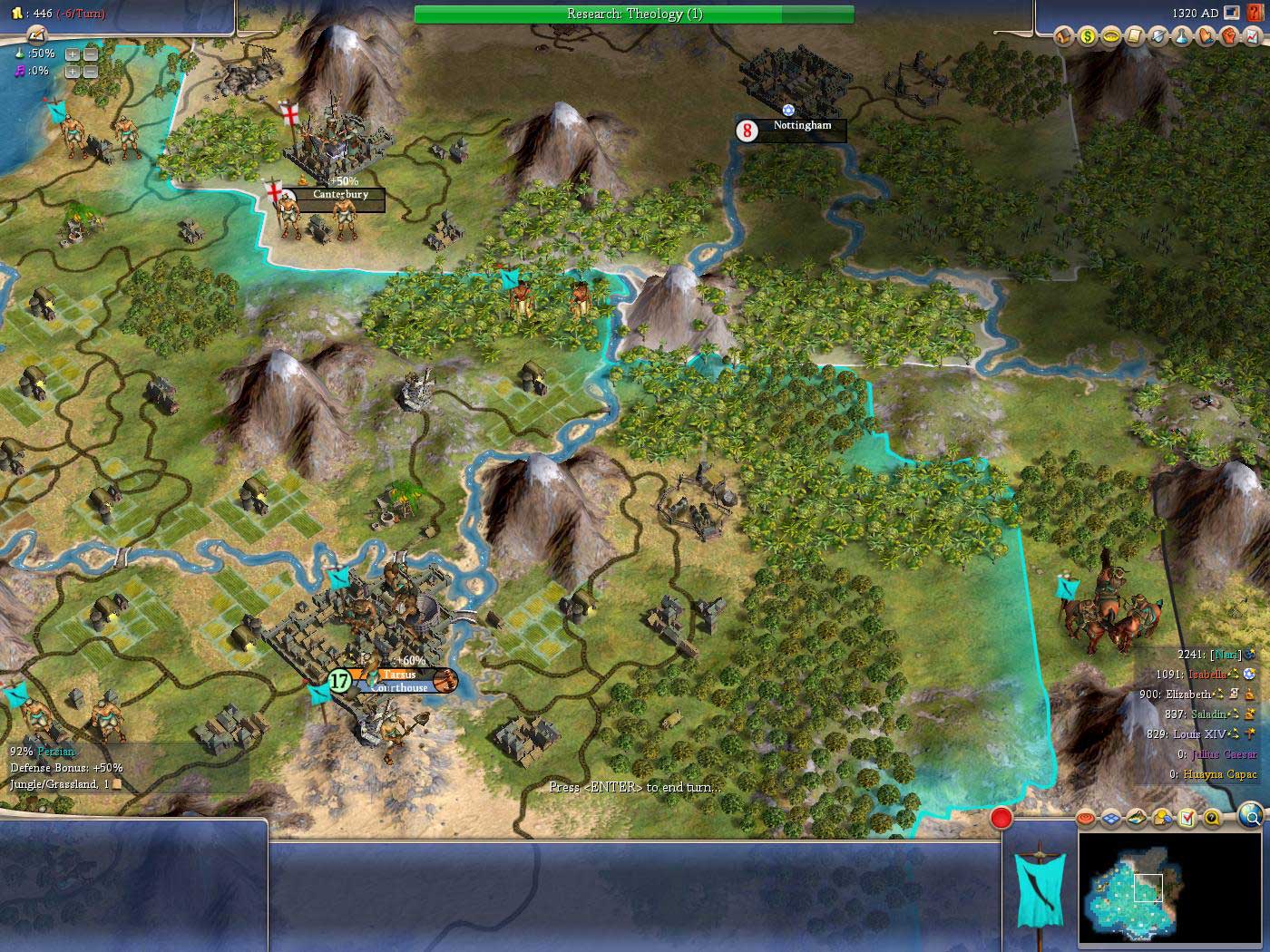
Task: Open the victory conditions fist icon
Action: click(x=1229, y=37)
